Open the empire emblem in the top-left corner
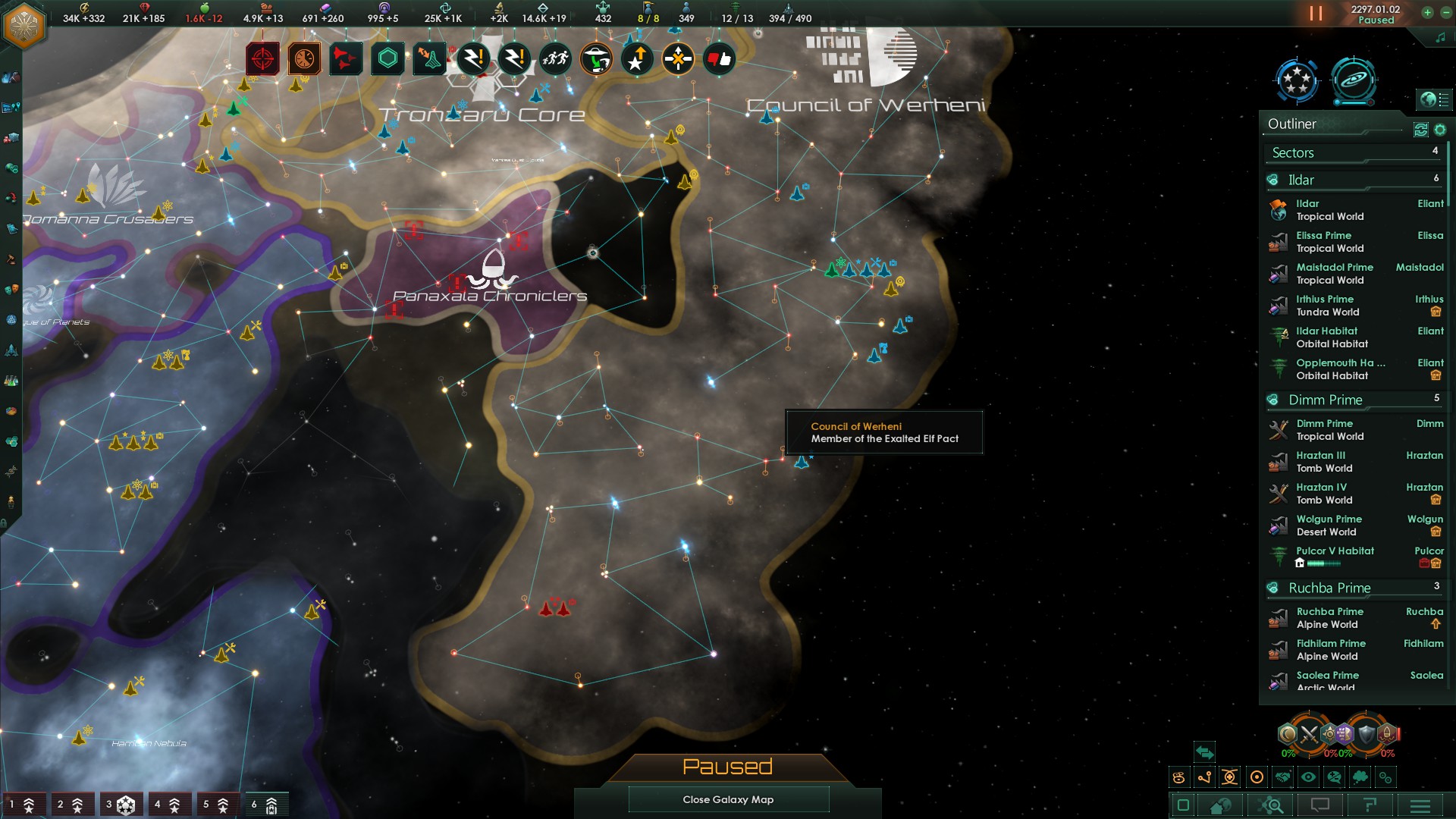 (25, 25)
